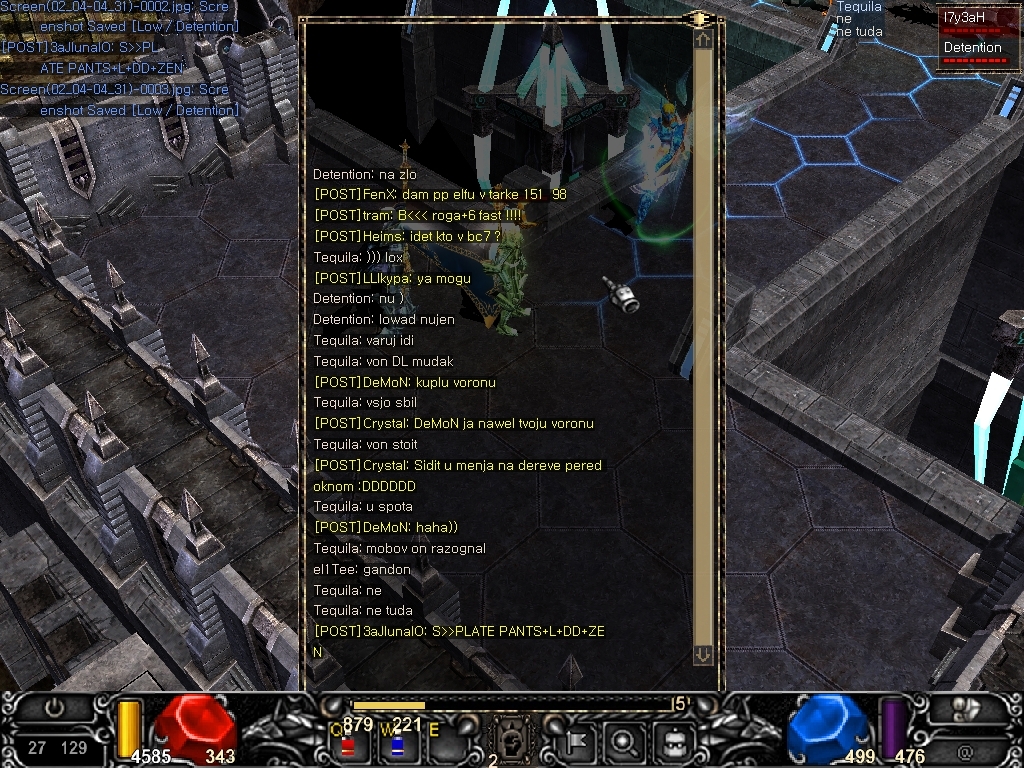Click the flag icon button
1024x768 pixels.
(x=578, y=742)
